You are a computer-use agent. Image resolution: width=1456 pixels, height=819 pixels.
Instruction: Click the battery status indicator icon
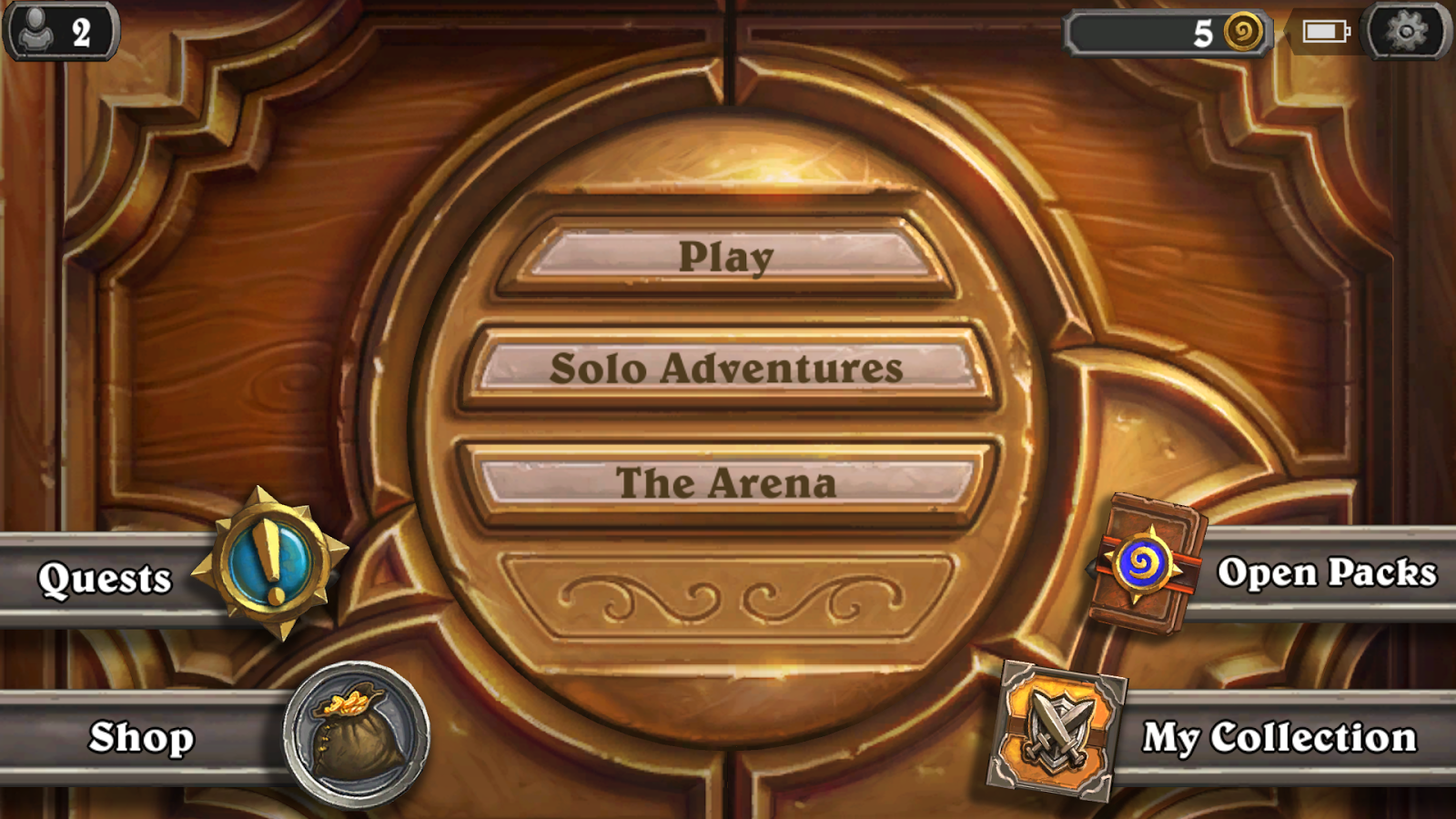point(1324,30)
